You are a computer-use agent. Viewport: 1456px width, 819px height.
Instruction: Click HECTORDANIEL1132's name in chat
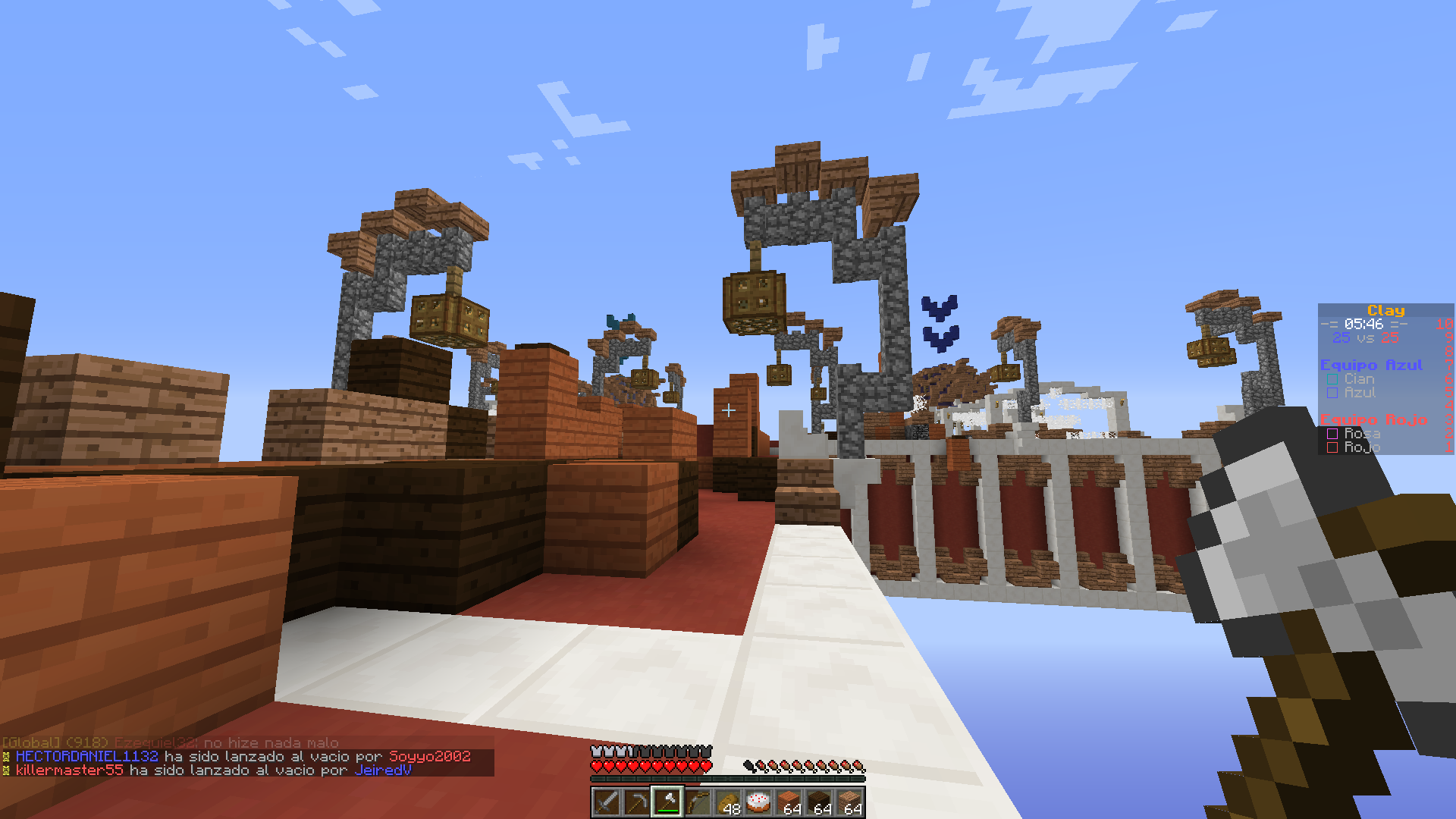click(87, 756)
